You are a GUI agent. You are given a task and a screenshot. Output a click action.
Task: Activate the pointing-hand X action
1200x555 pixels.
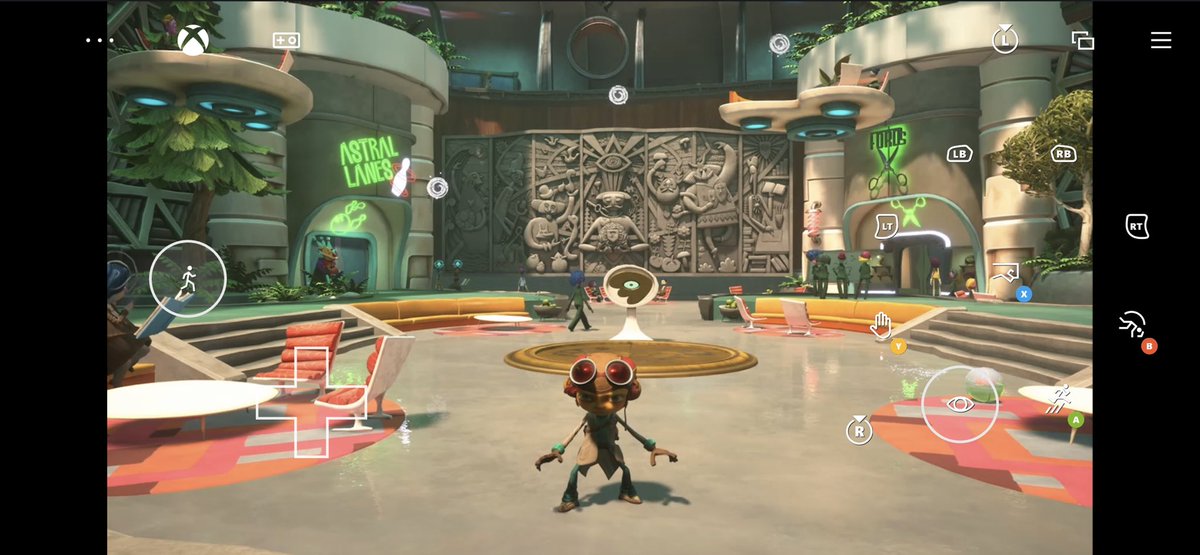click(x=1007, y=274)
